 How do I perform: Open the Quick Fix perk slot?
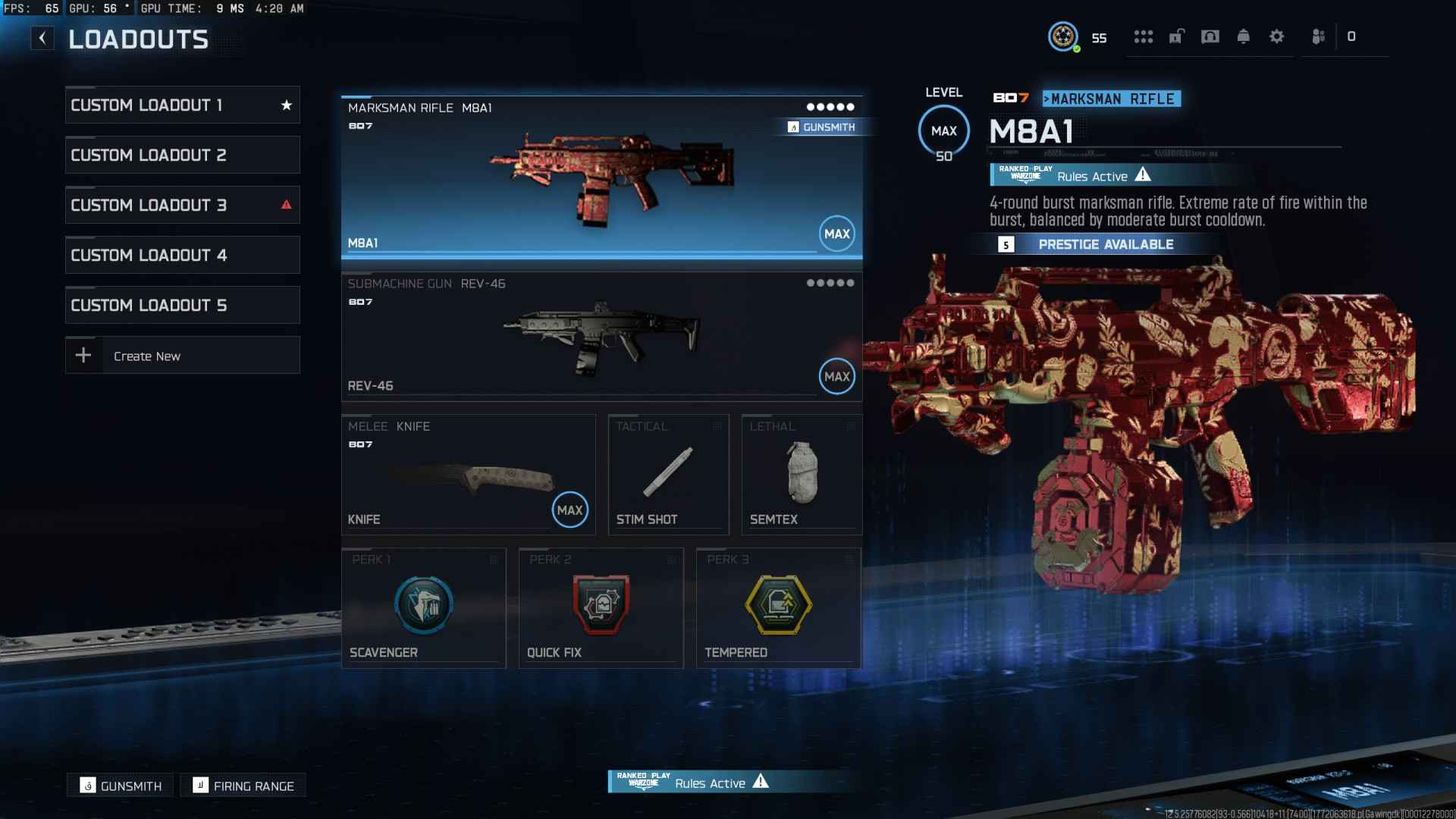point(601,607)
